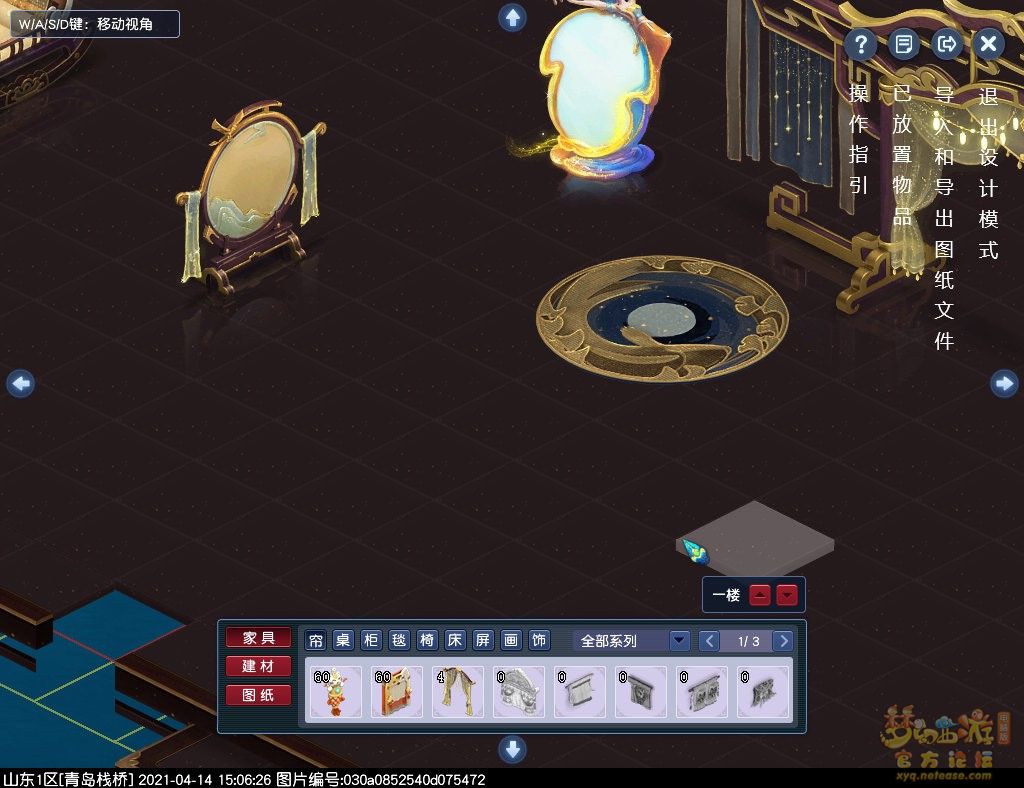Select the yellow curtain item with count 4

[x=458, y=692]
